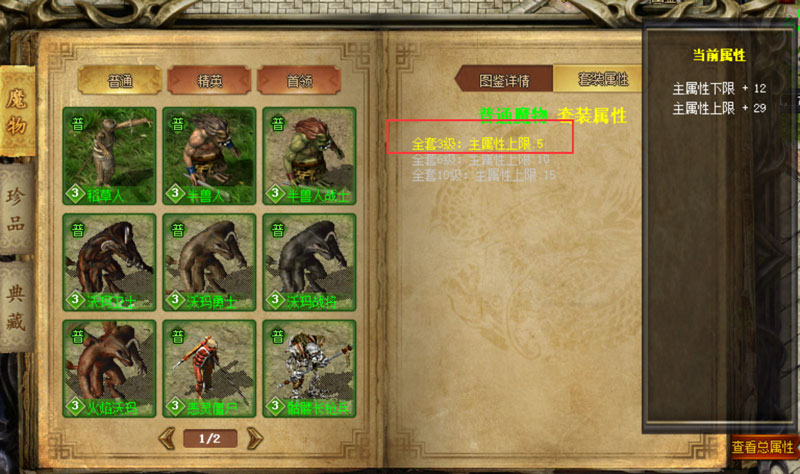Select the red-armored zombie card
The height and width of the screenshot is (474, 800).
point(209,367)
